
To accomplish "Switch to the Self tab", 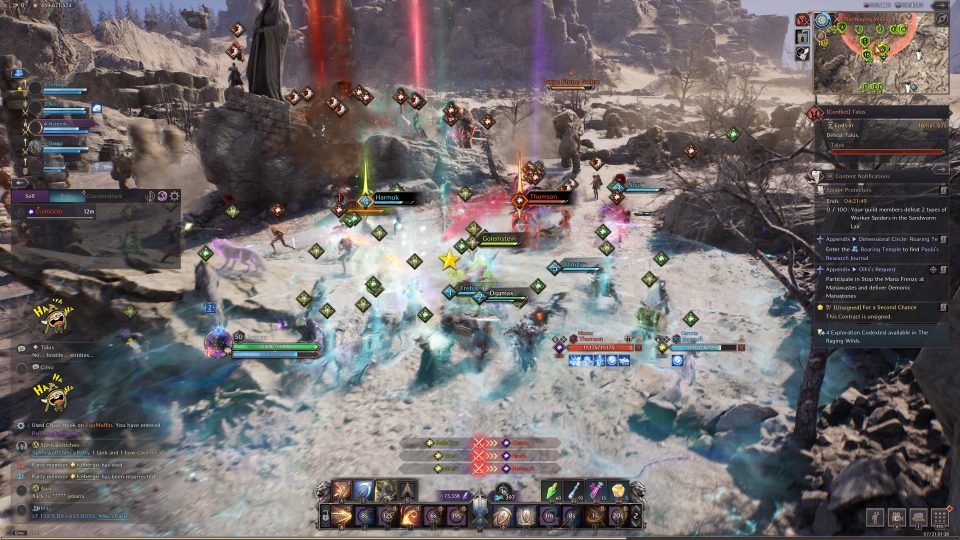I will (29, 197).
